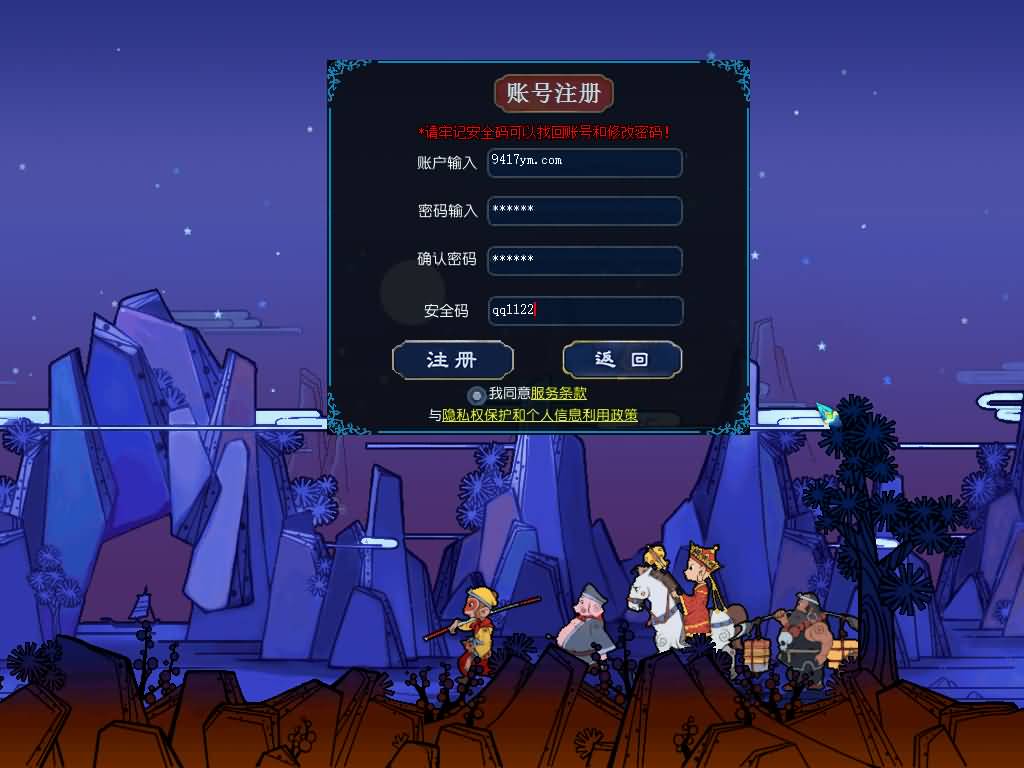Open the 服务条款 terms of service link

point(558,394)
